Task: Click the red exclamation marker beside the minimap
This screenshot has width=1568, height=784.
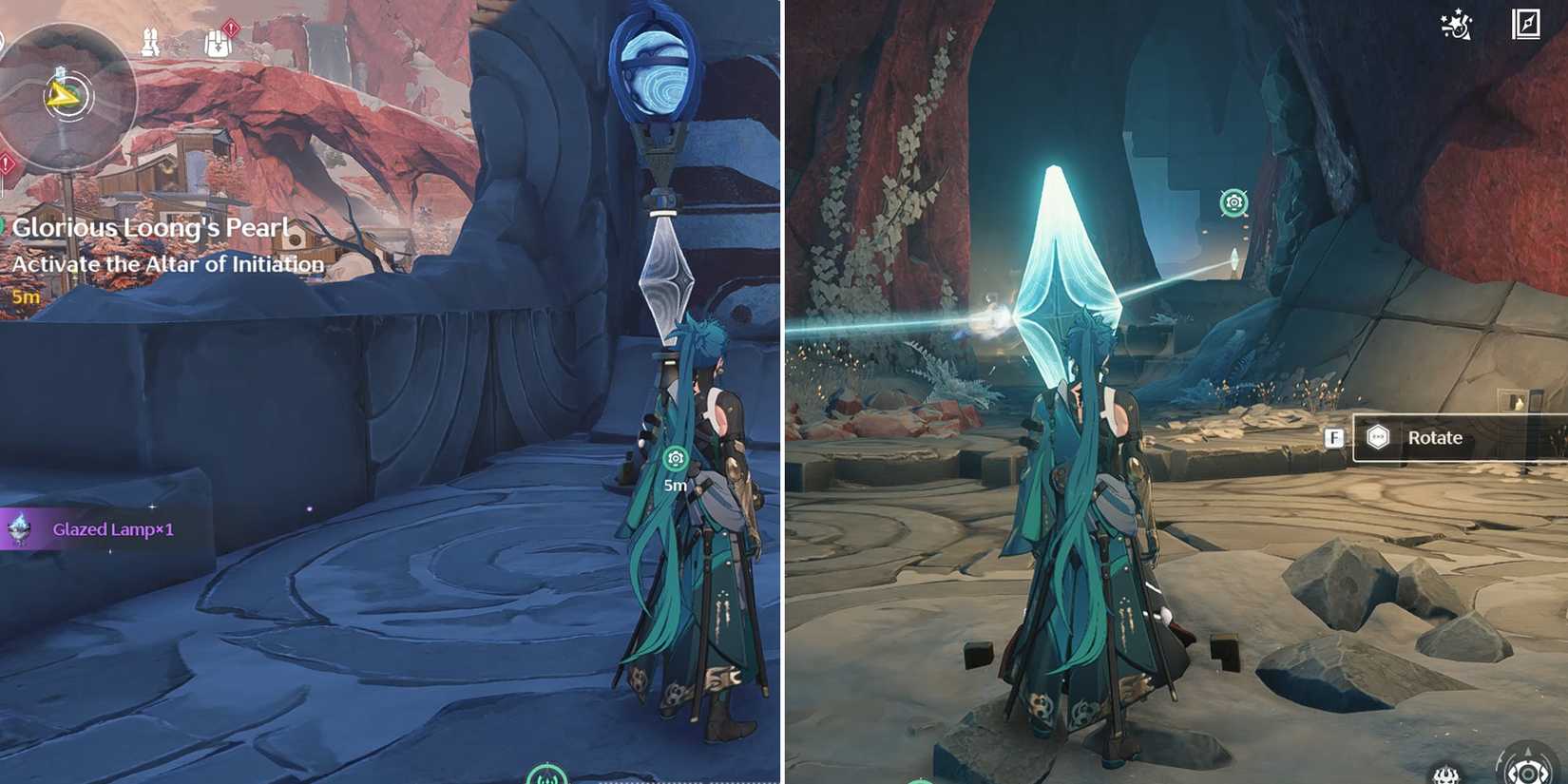Action: [8, 163]
